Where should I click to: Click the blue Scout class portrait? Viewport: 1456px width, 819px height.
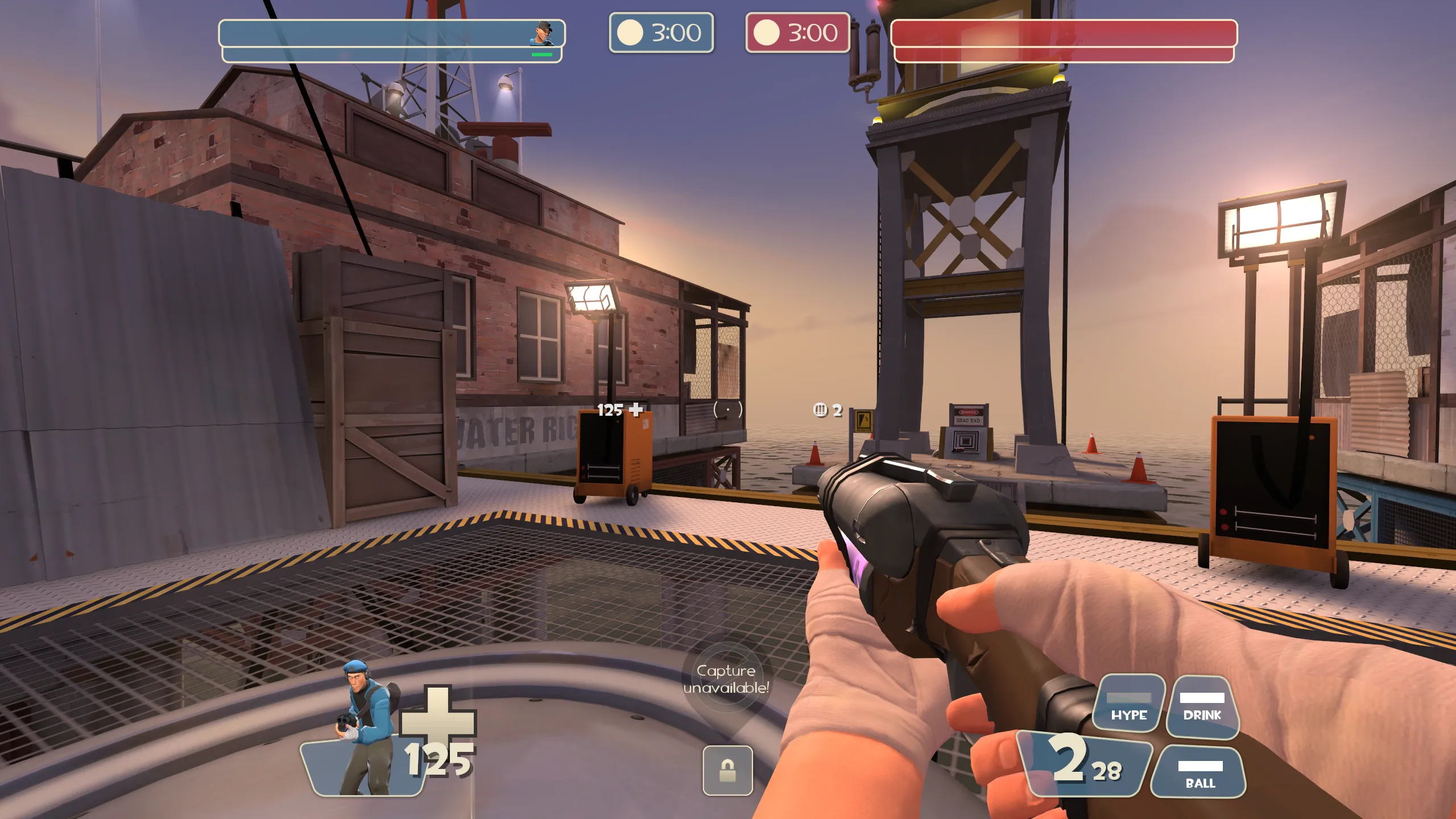tap(366, 728)
